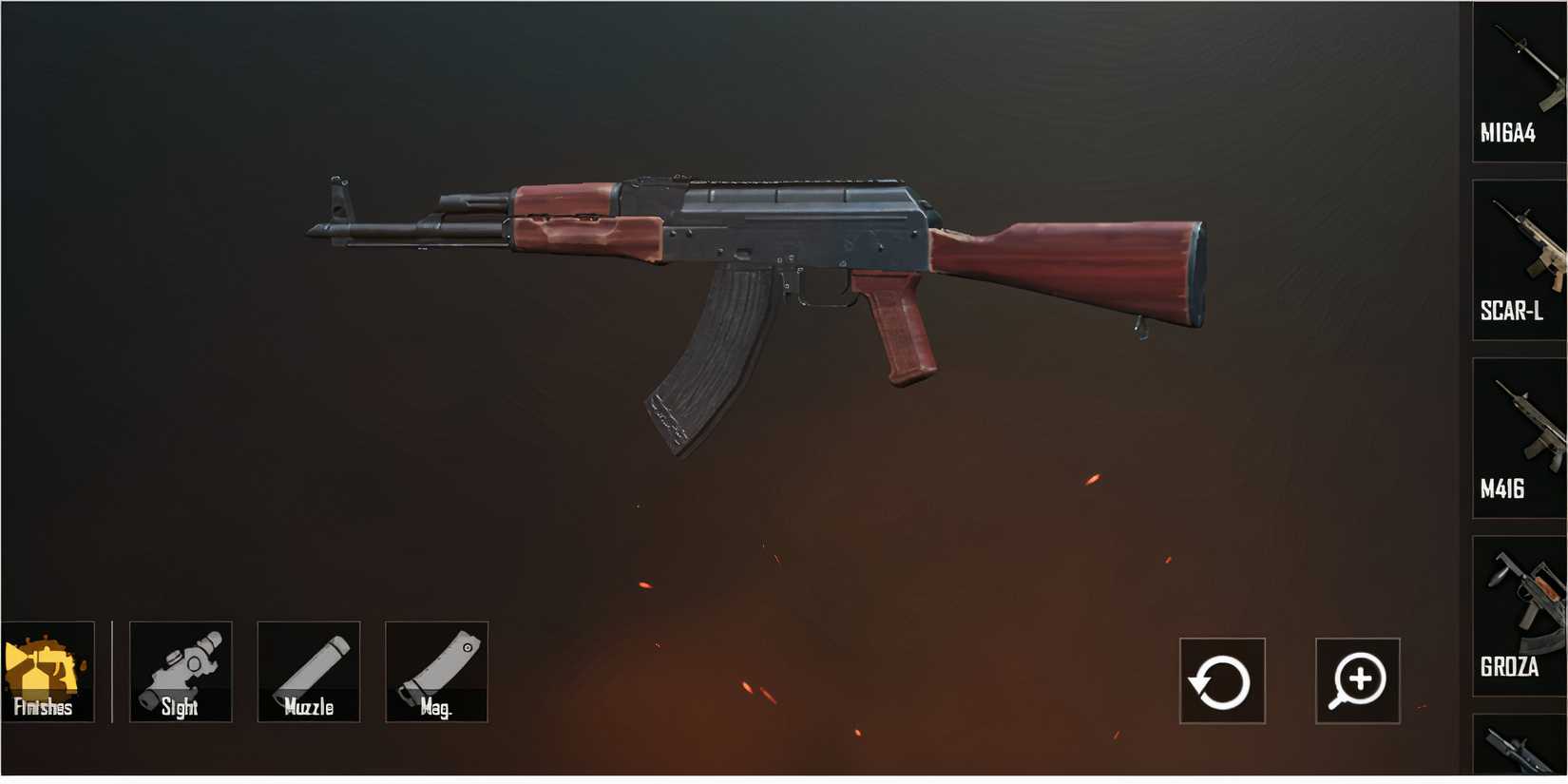
Task: Select the Sight attachment category icon
Action: [180, 671]
